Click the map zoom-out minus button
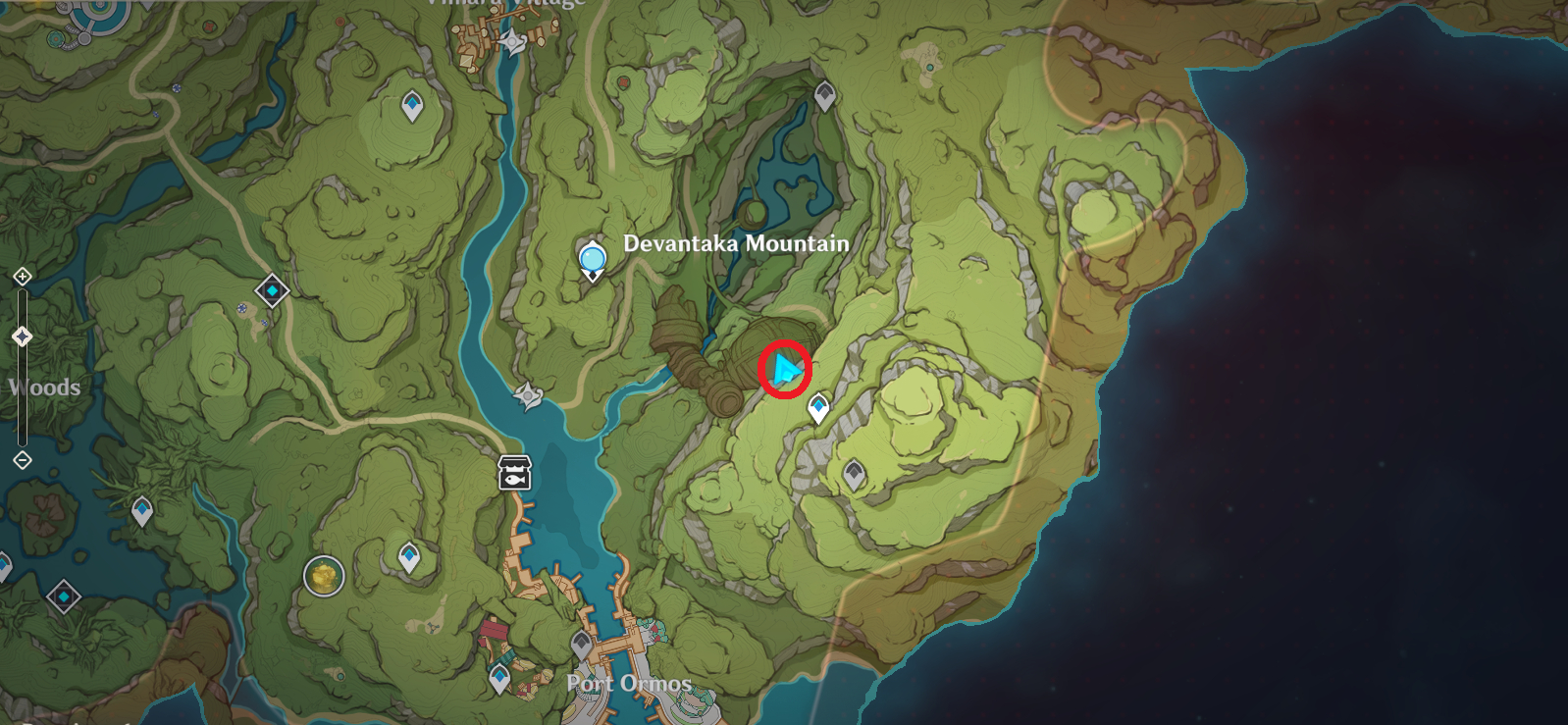 23,460
